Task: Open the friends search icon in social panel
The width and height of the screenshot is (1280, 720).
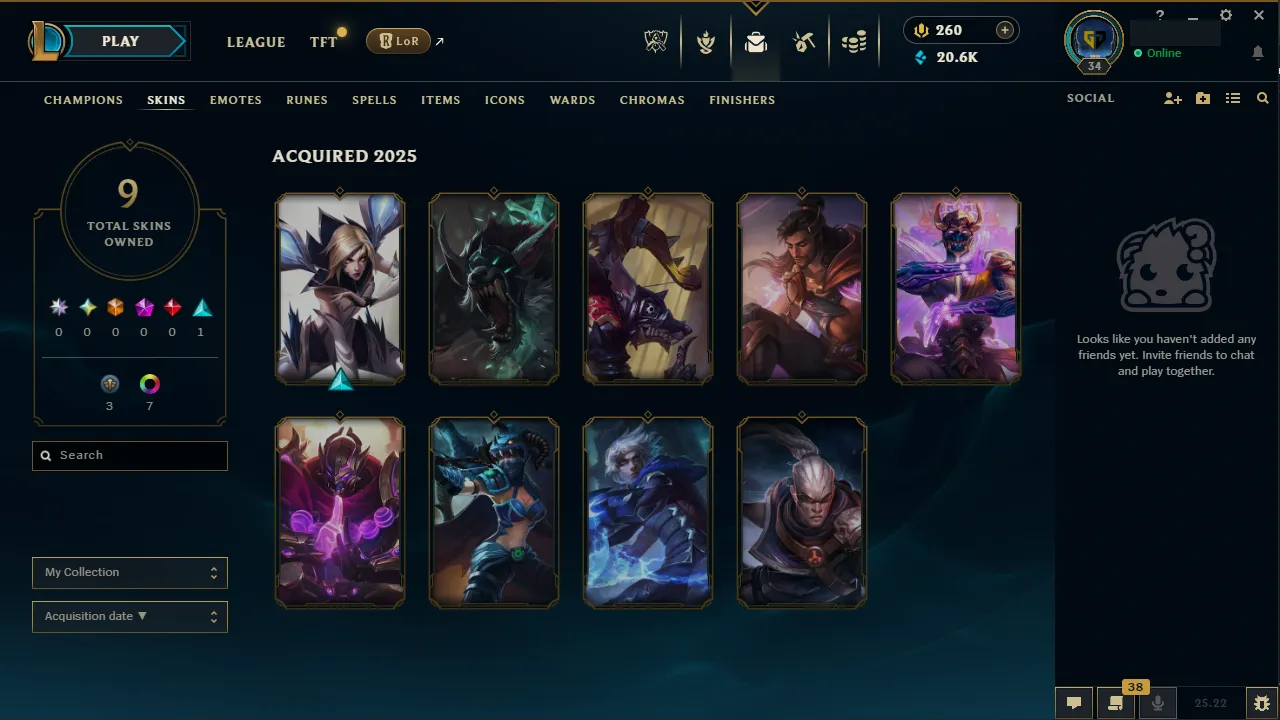Action: [x=1262, y=98]
